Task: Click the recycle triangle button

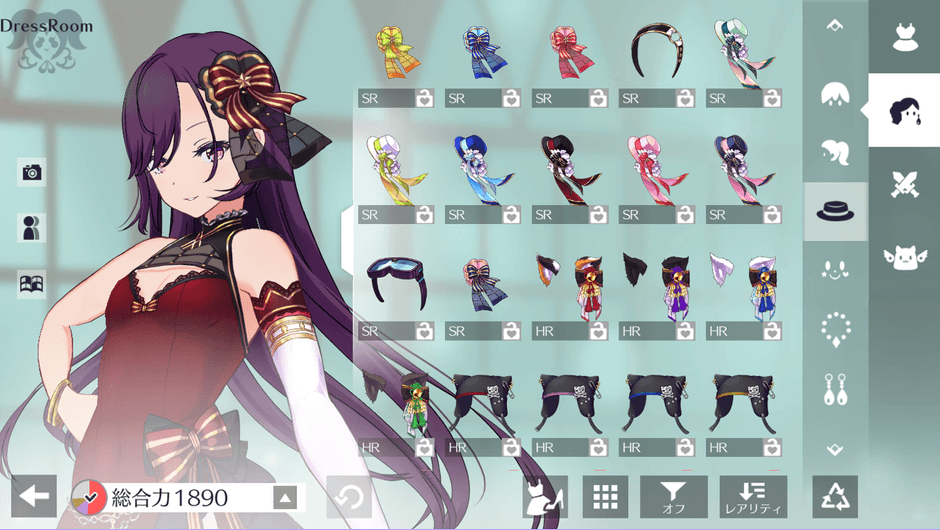Action: coord(835,497)
